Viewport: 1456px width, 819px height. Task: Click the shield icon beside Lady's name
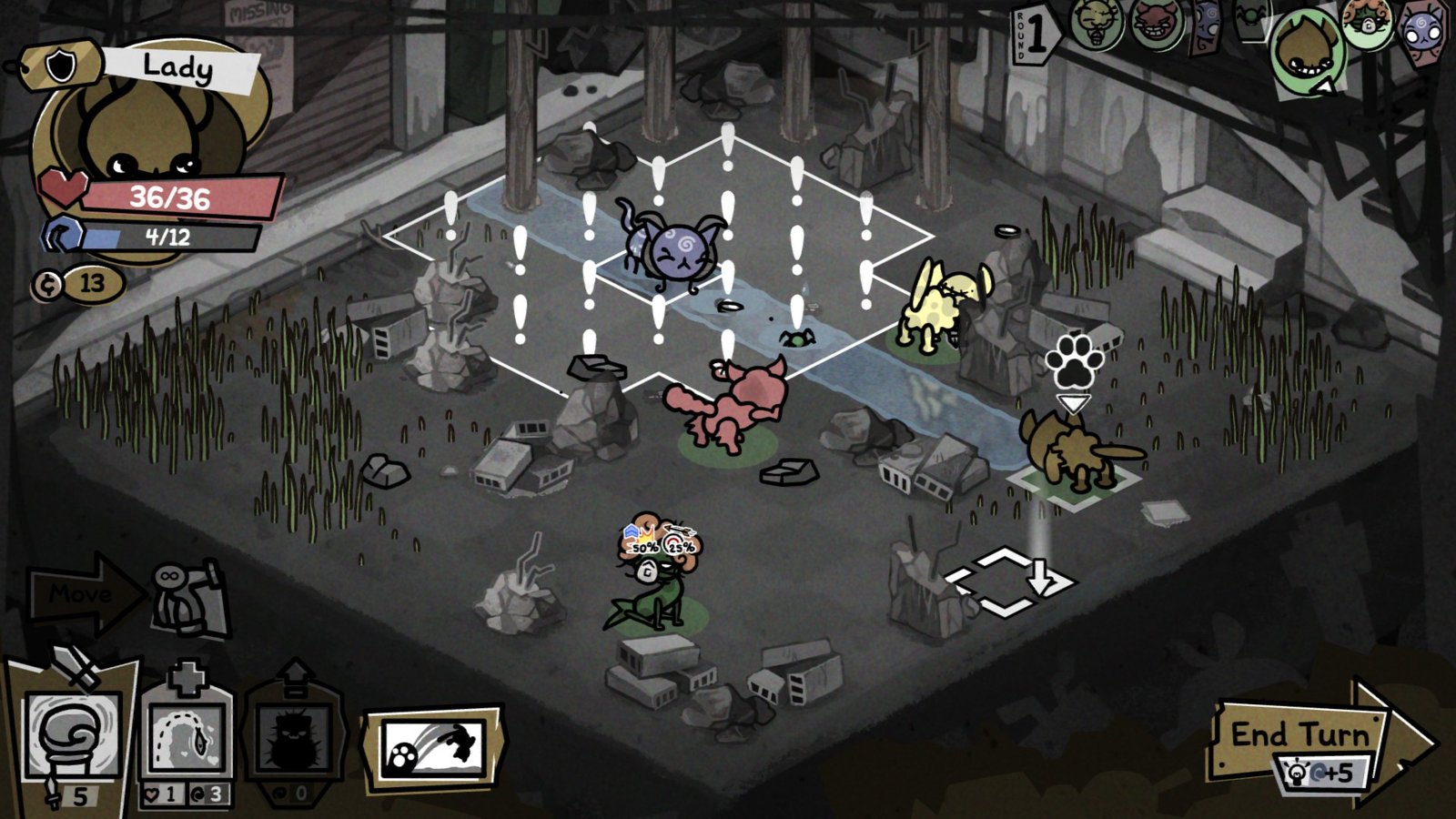point(59,64)
